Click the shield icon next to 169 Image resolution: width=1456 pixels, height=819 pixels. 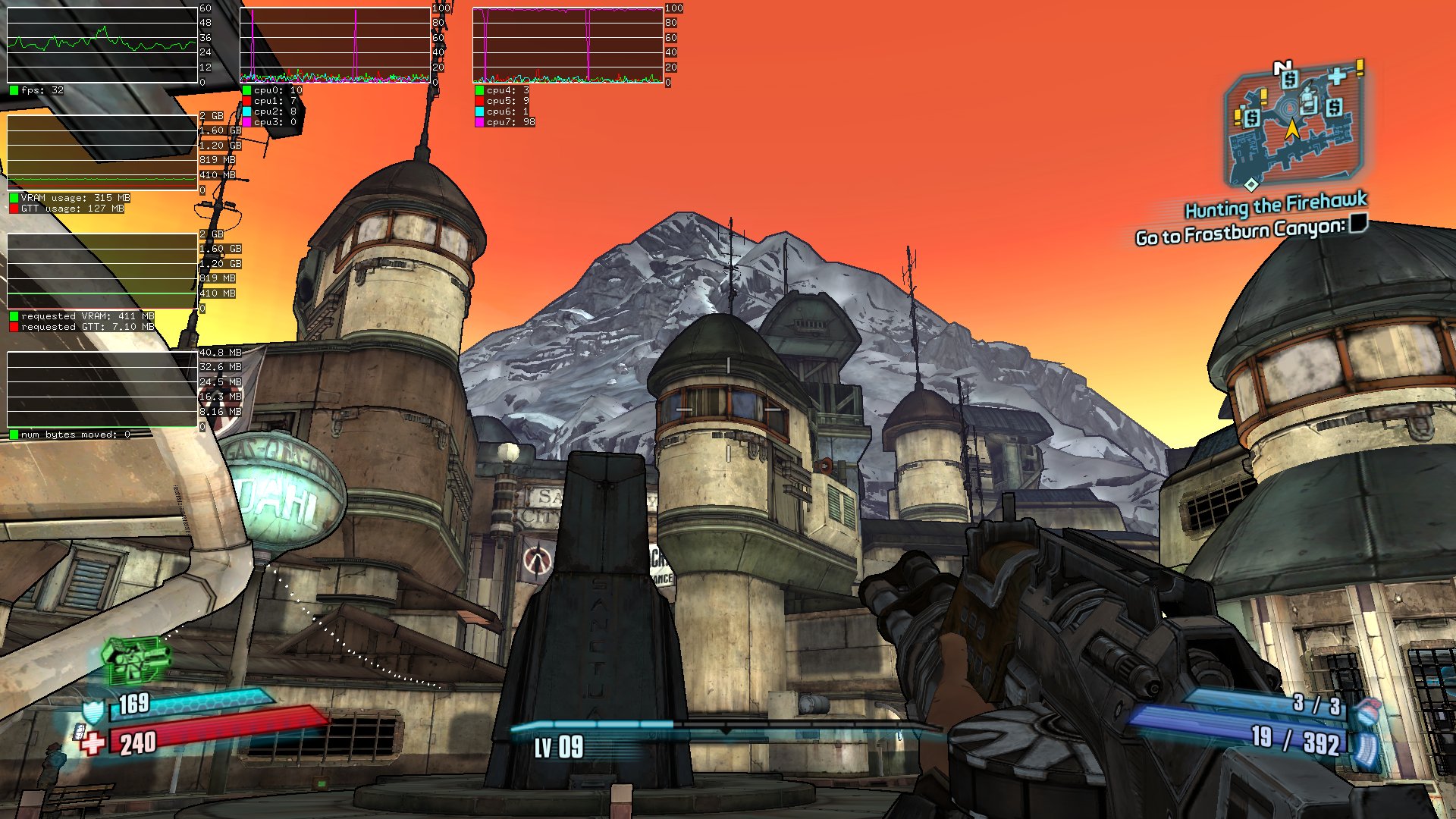click(x=93, y=711)
